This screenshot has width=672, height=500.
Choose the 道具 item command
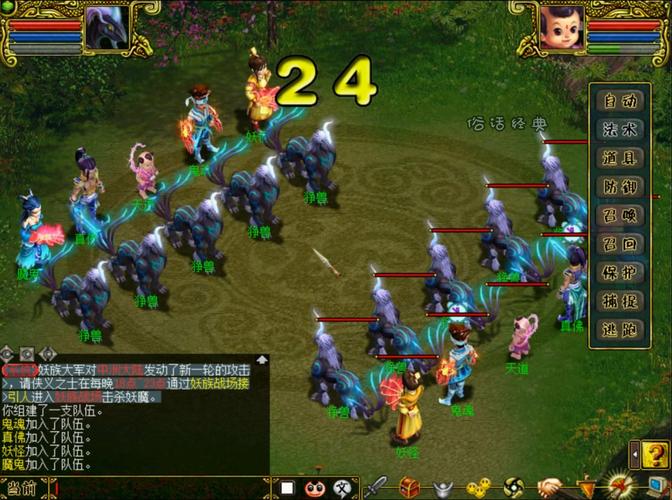click(619, 157)
